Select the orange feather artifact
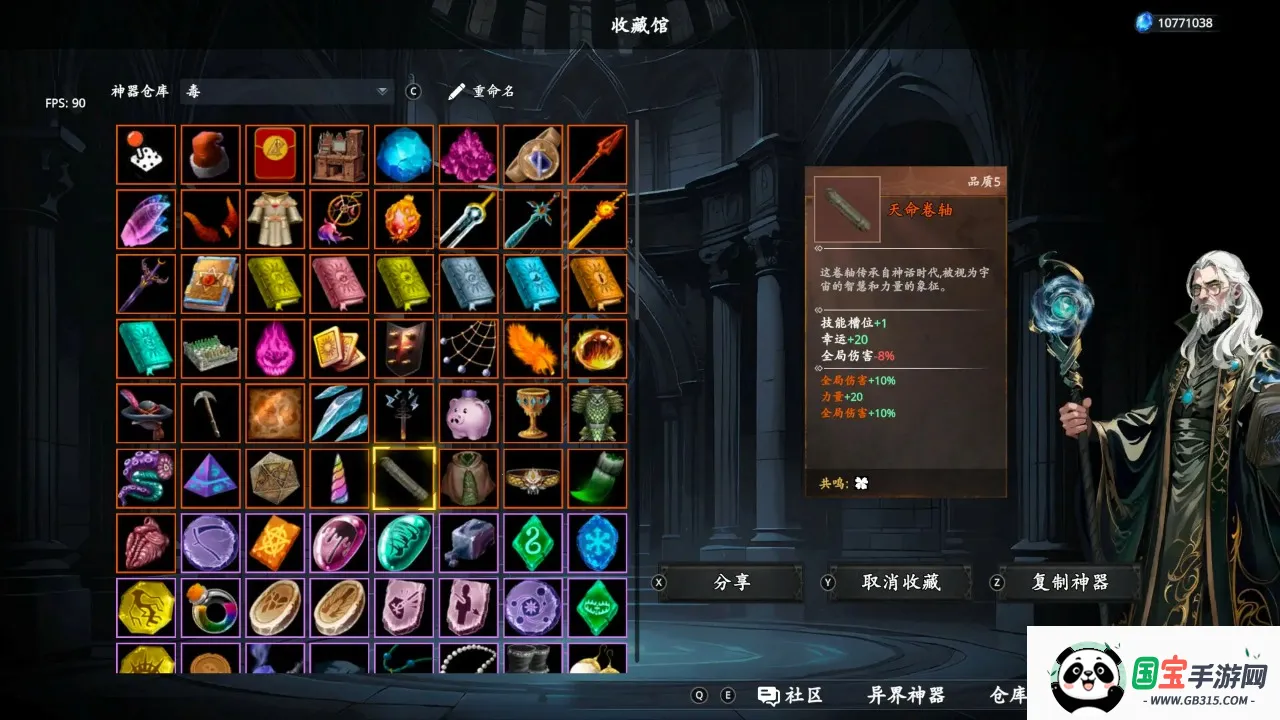This screenshot has width=1280, height=720. (x=532, y=348)
